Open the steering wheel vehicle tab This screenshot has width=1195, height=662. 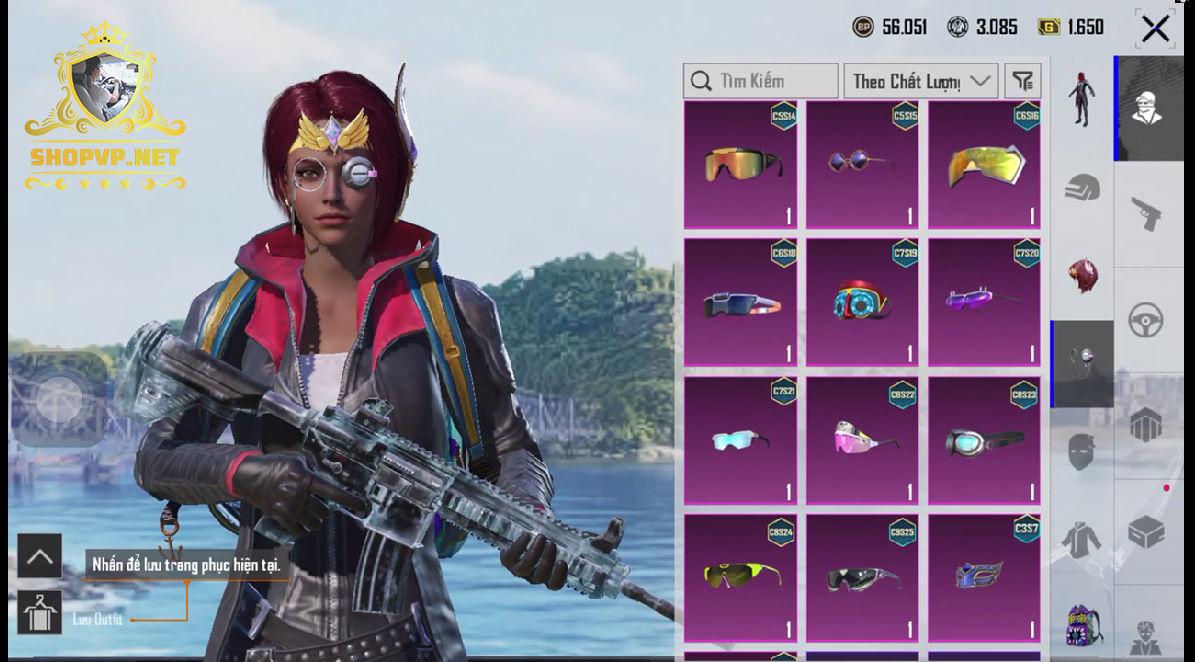[x=1145, y=320]
